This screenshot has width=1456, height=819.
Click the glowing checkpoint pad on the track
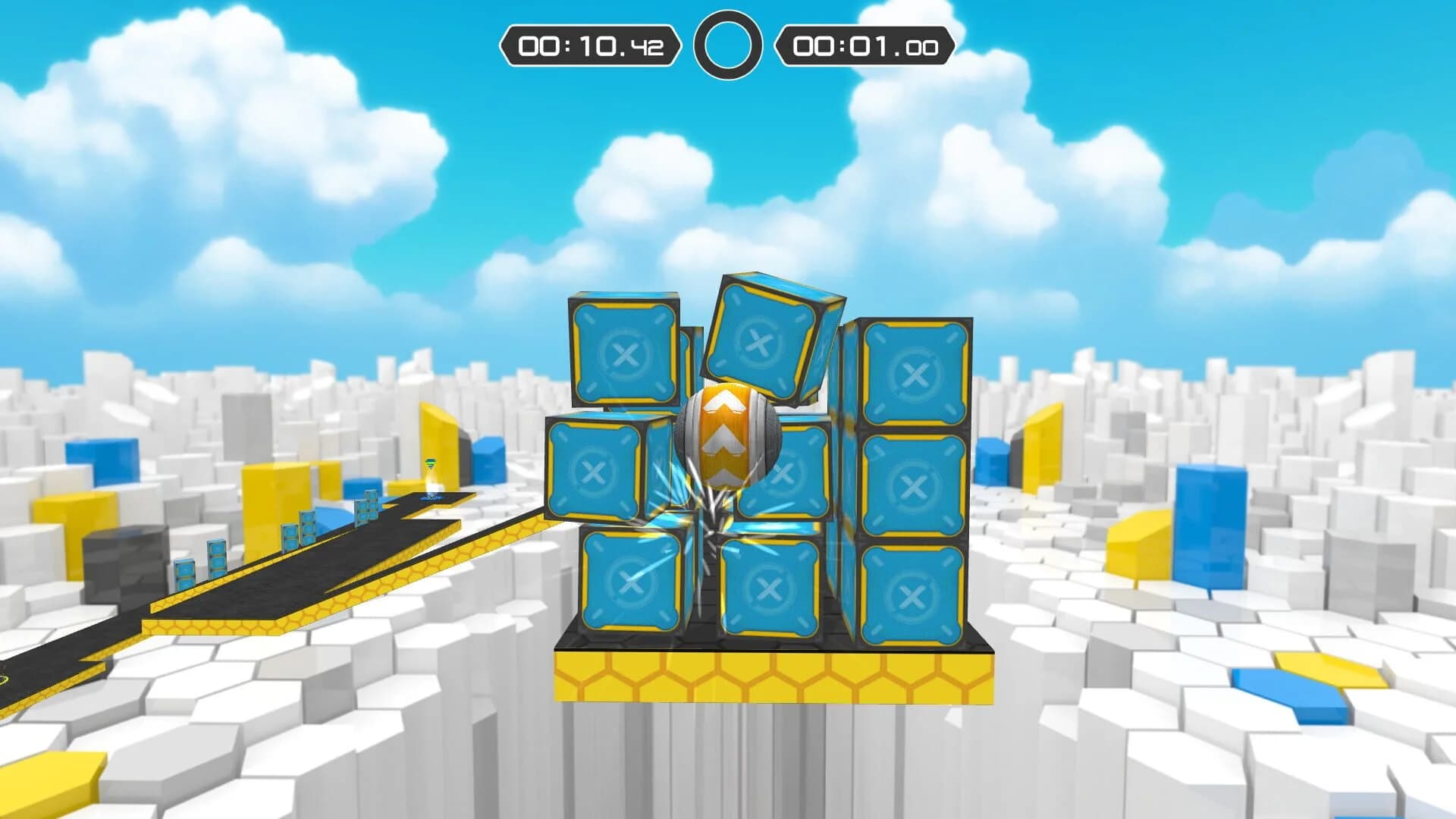432,498
